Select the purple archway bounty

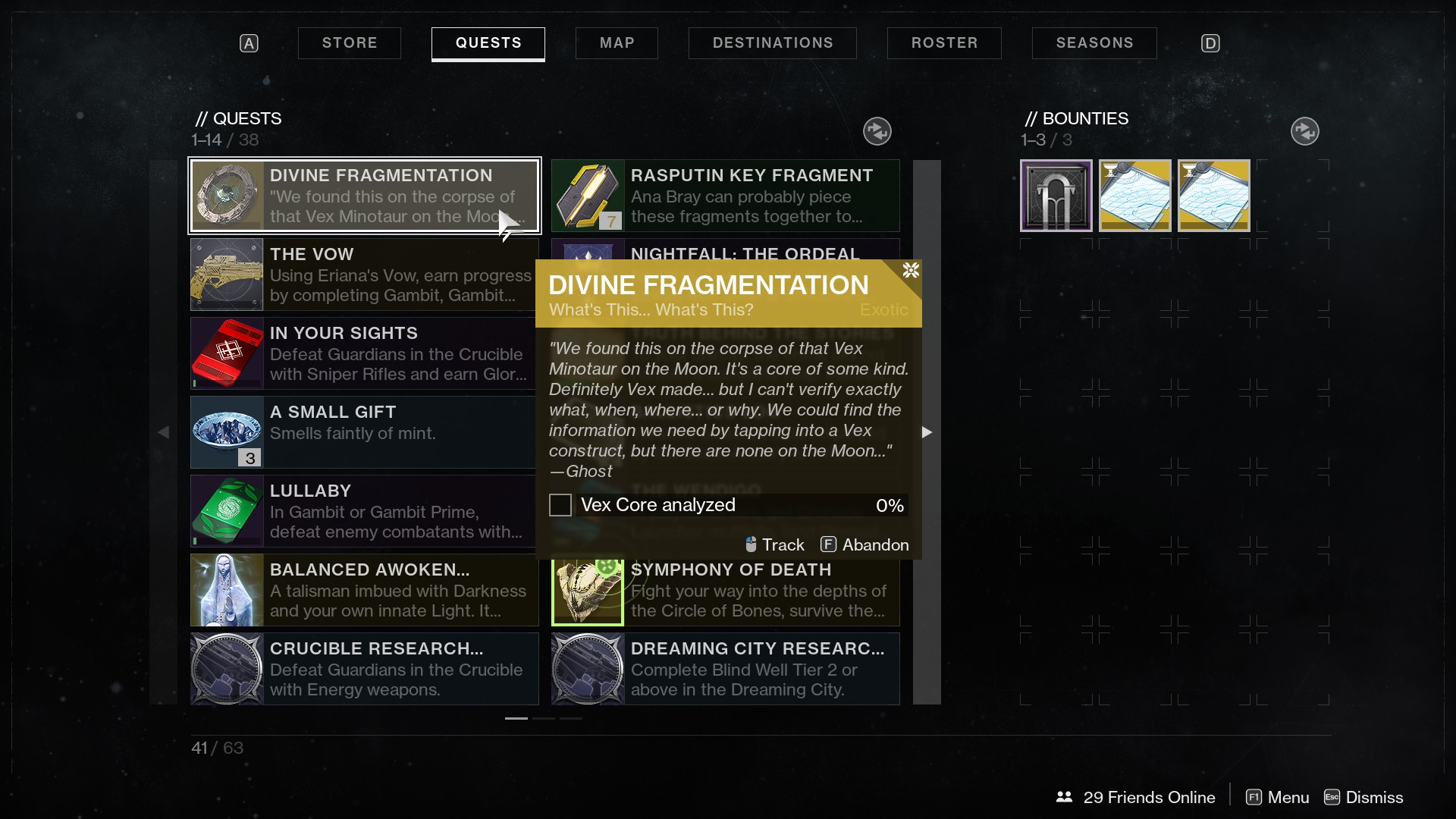[x=1056, y=196]
